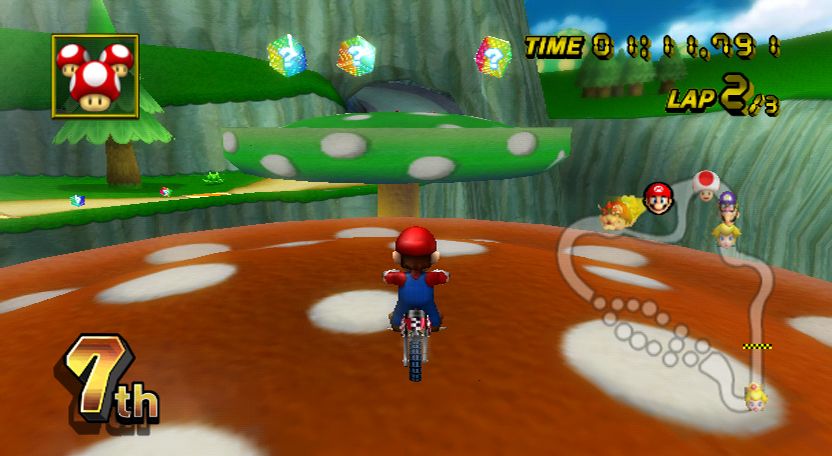832x456 pixels.
Task: Click Mario's head icon on the minimap
Action: coord(657,197)
